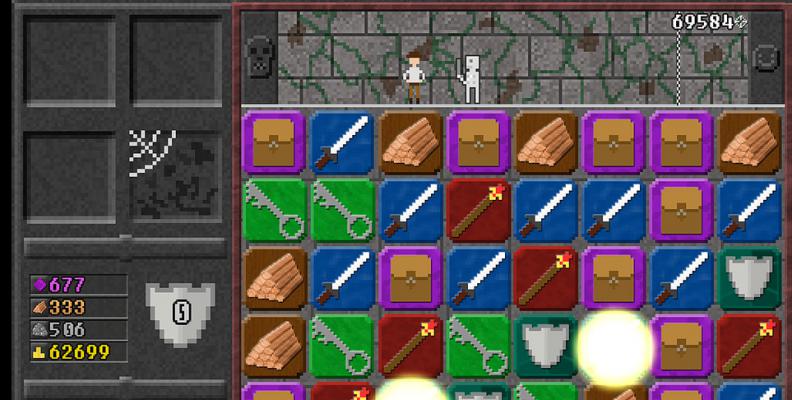
Task: Select the wood tile between two chest tiles
Action: 547,142
